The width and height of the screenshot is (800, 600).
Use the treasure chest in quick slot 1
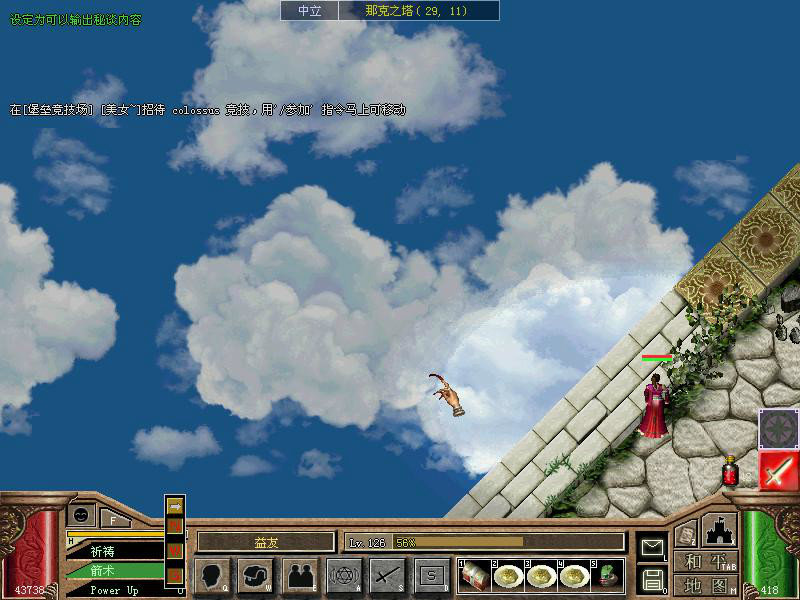(477, 575)
